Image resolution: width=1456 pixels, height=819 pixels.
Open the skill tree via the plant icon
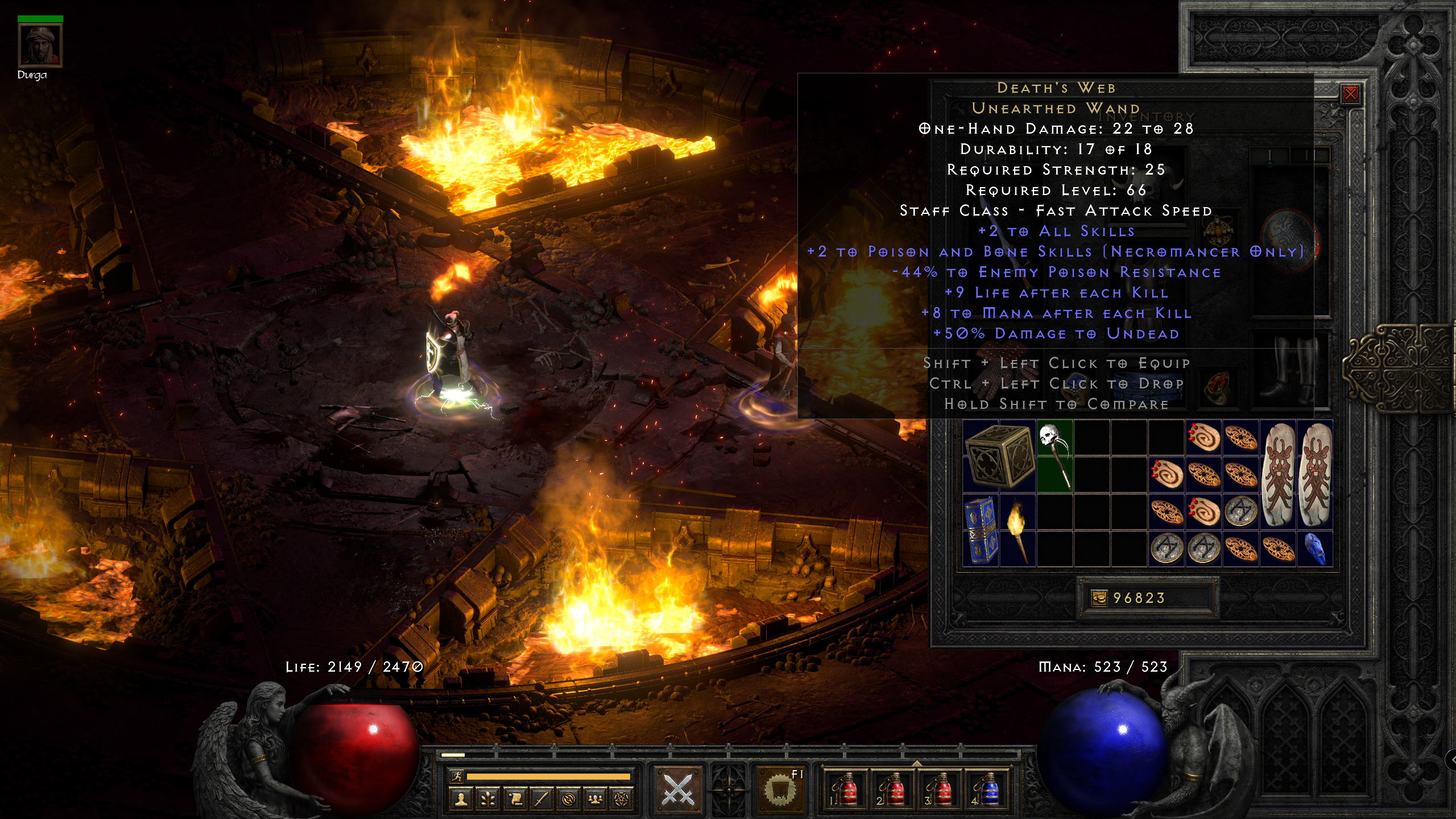(487, 800)
